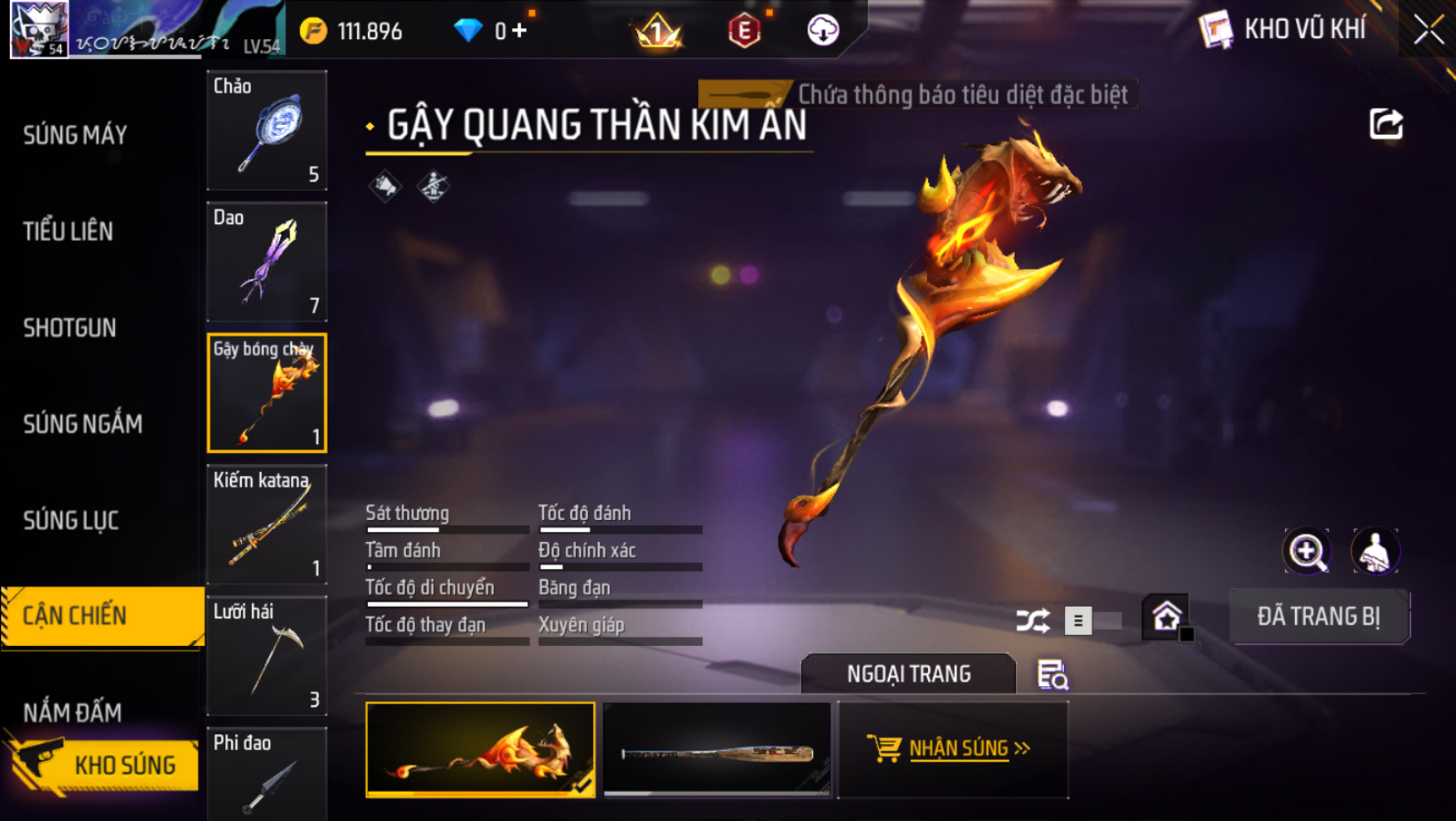The width and height of the screenshot is (1456, 821).
Task: Select the default baseball bat skin
Action: coord(717,749)
